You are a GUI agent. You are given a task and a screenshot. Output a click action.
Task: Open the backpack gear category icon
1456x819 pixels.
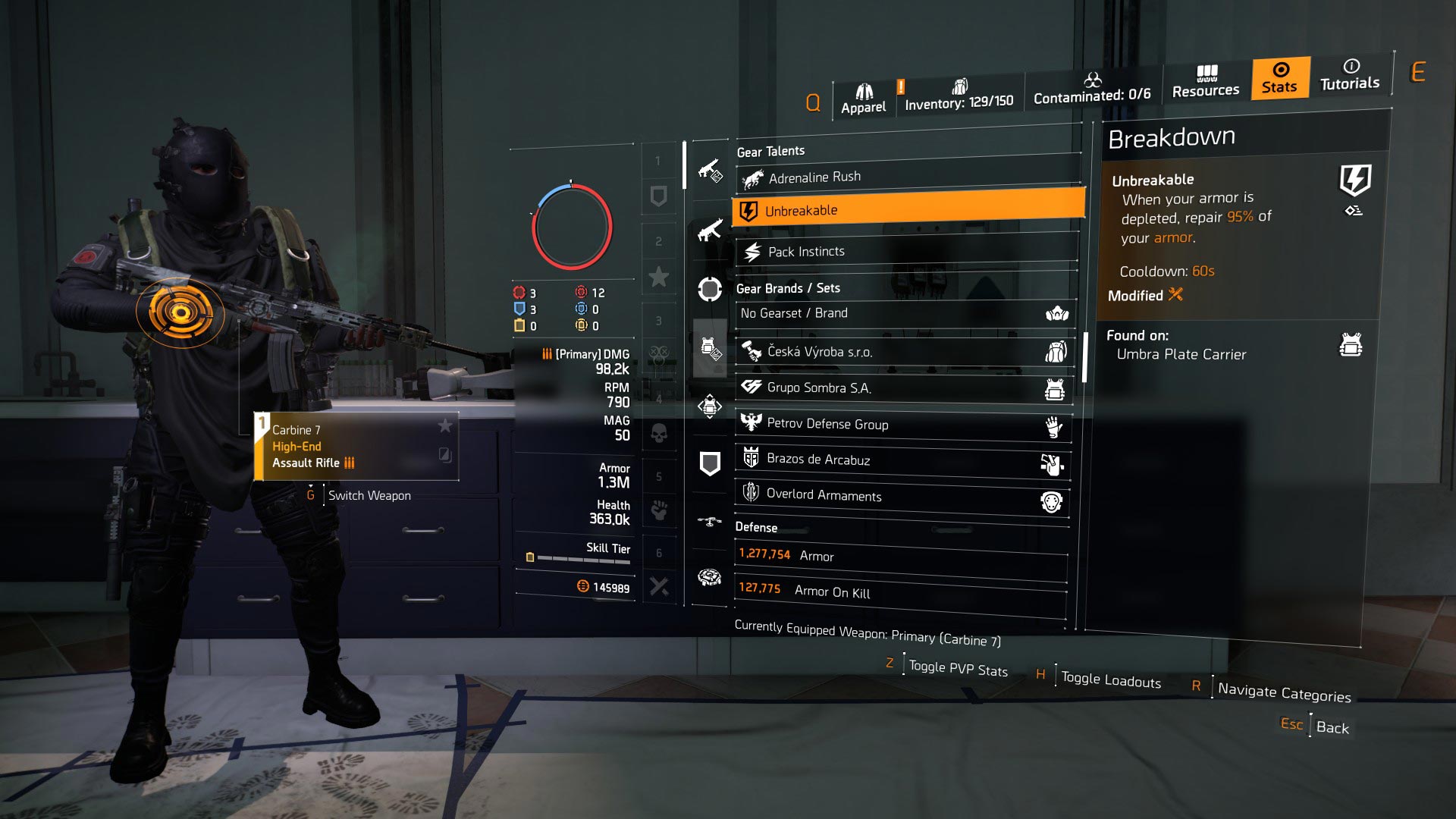709,406
